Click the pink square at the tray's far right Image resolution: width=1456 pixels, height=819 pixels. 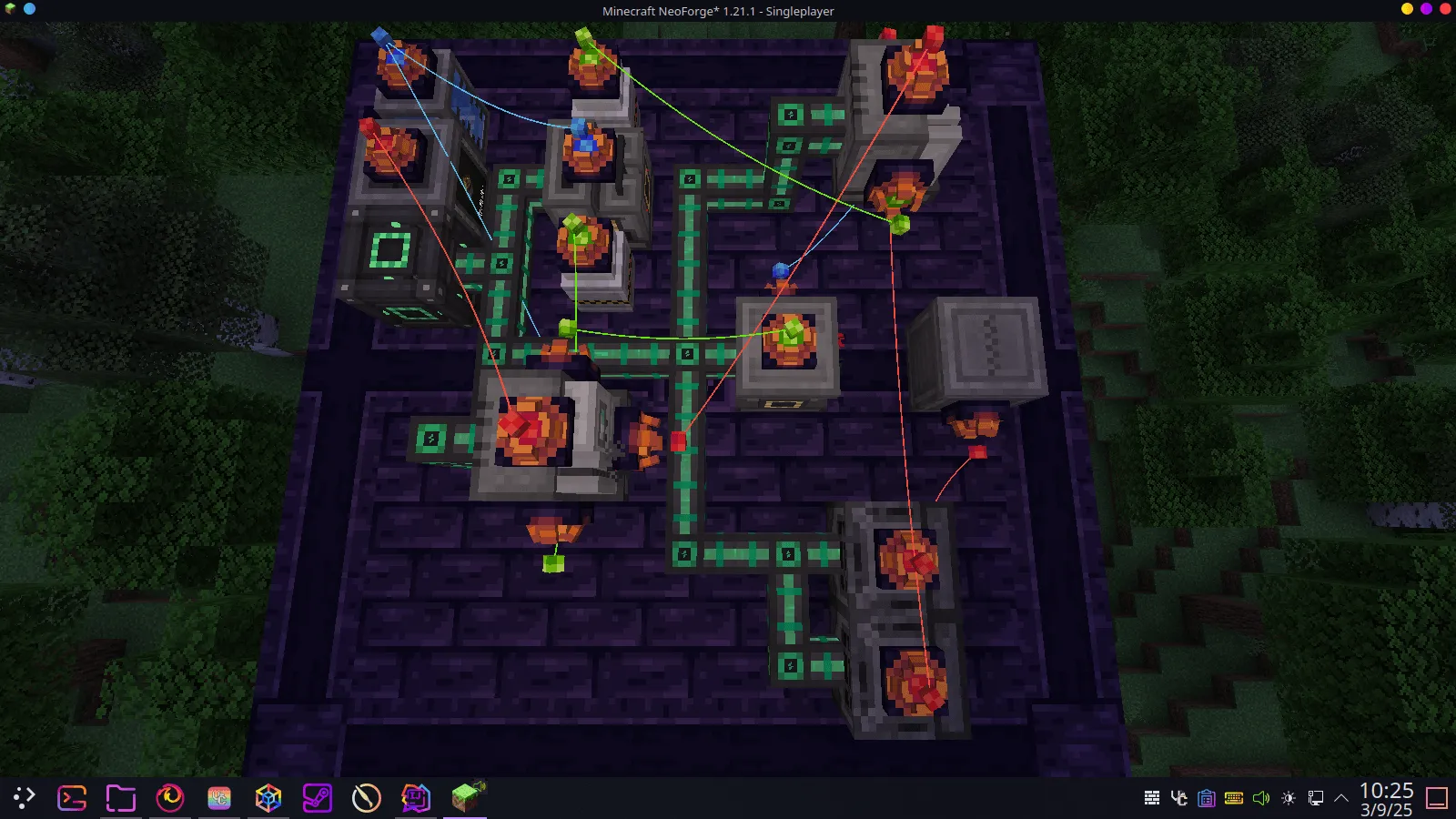coord(1439,798)
